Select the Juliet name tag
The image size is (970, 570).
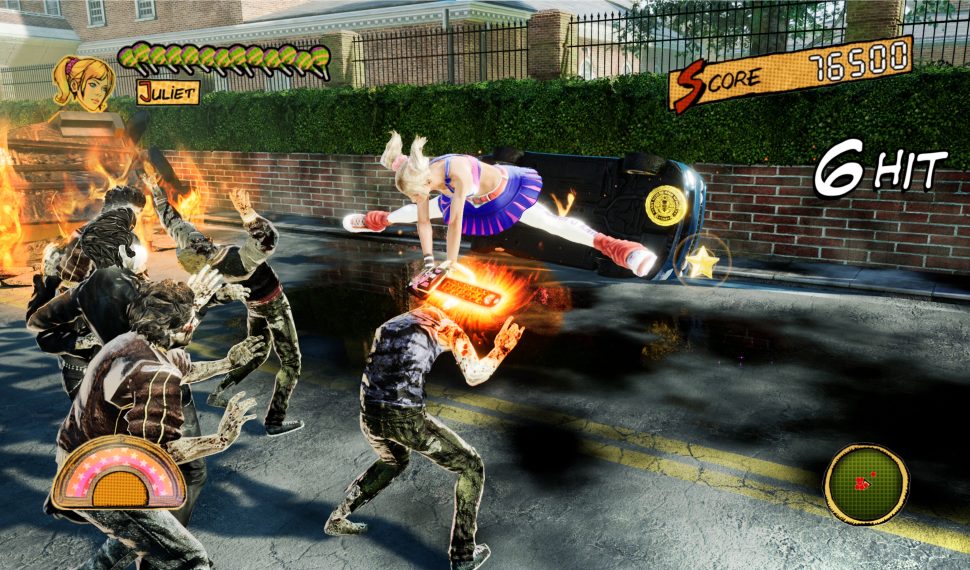(x=168, y=93)
